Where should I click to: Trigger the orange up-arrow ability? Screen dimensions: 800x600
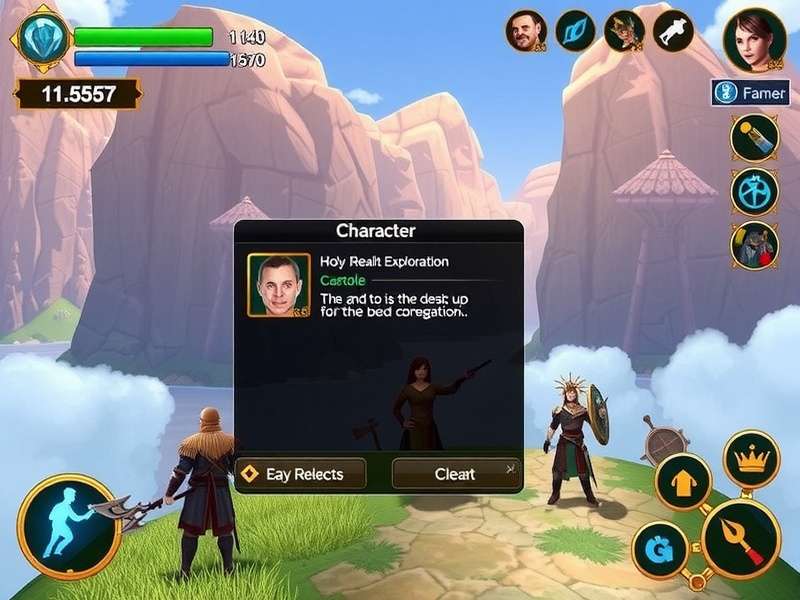683,482
